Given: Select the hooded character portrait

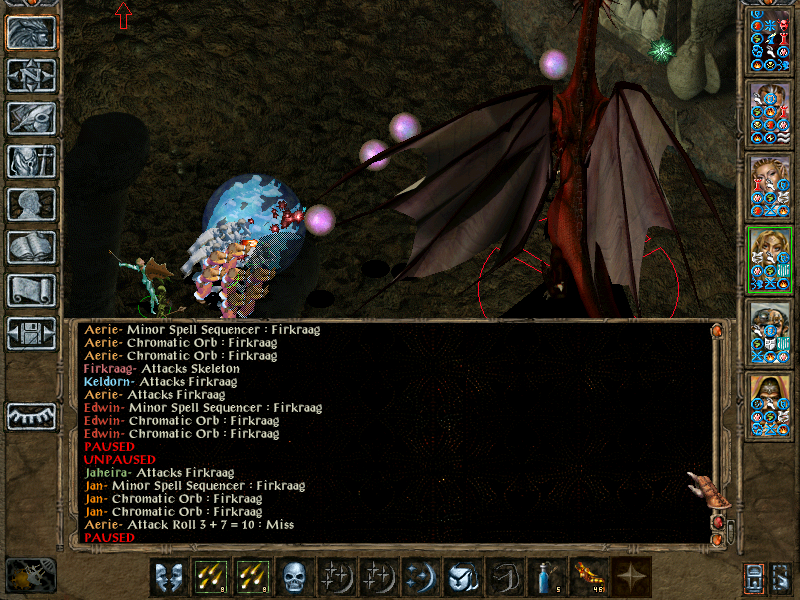Looking at the screenshot, I should (x=770, y=407).
